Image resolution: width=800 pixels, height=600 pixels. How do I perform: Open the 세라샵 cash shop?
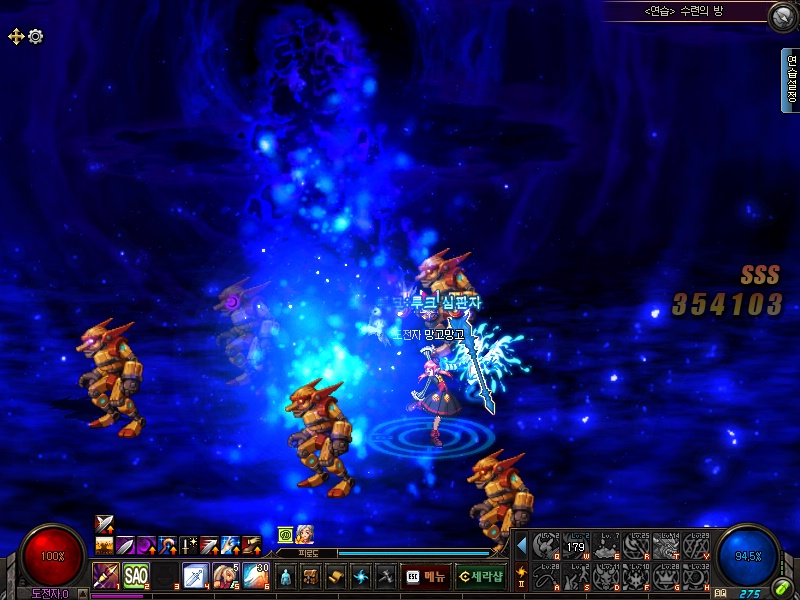tap(480, 577)
